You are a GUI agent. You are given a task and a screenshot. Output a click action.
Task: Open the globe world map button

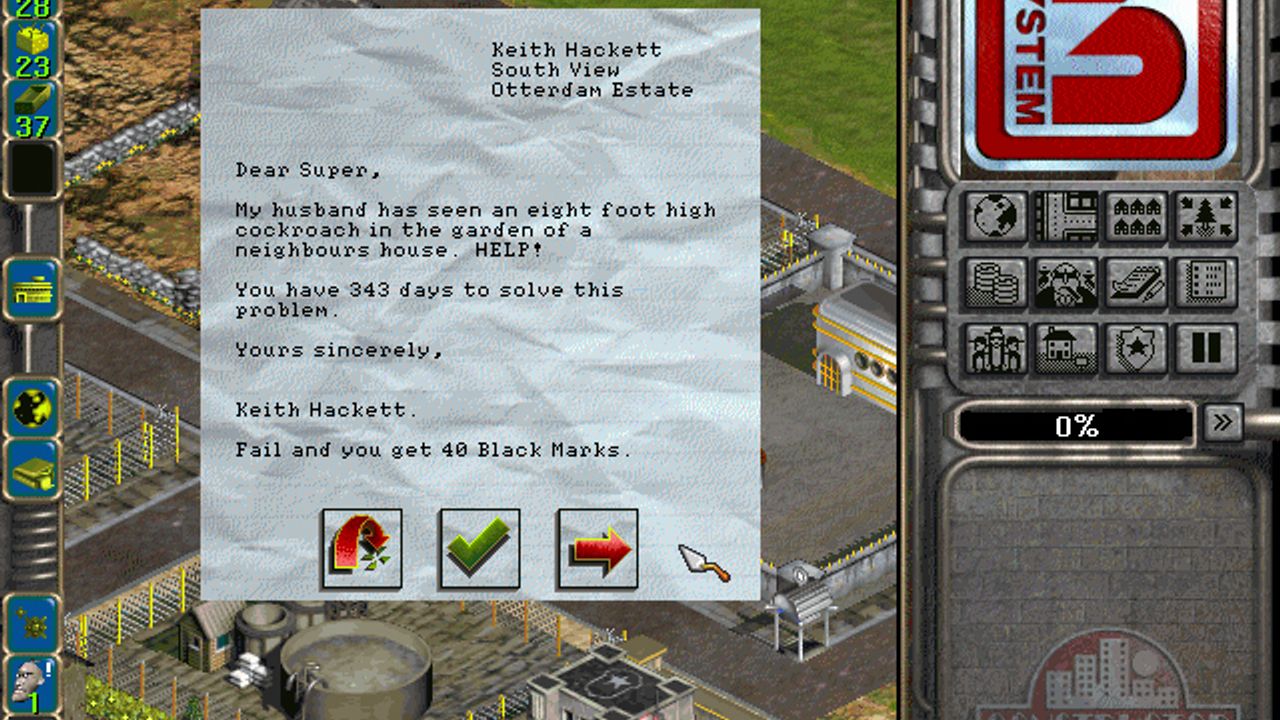996,216
